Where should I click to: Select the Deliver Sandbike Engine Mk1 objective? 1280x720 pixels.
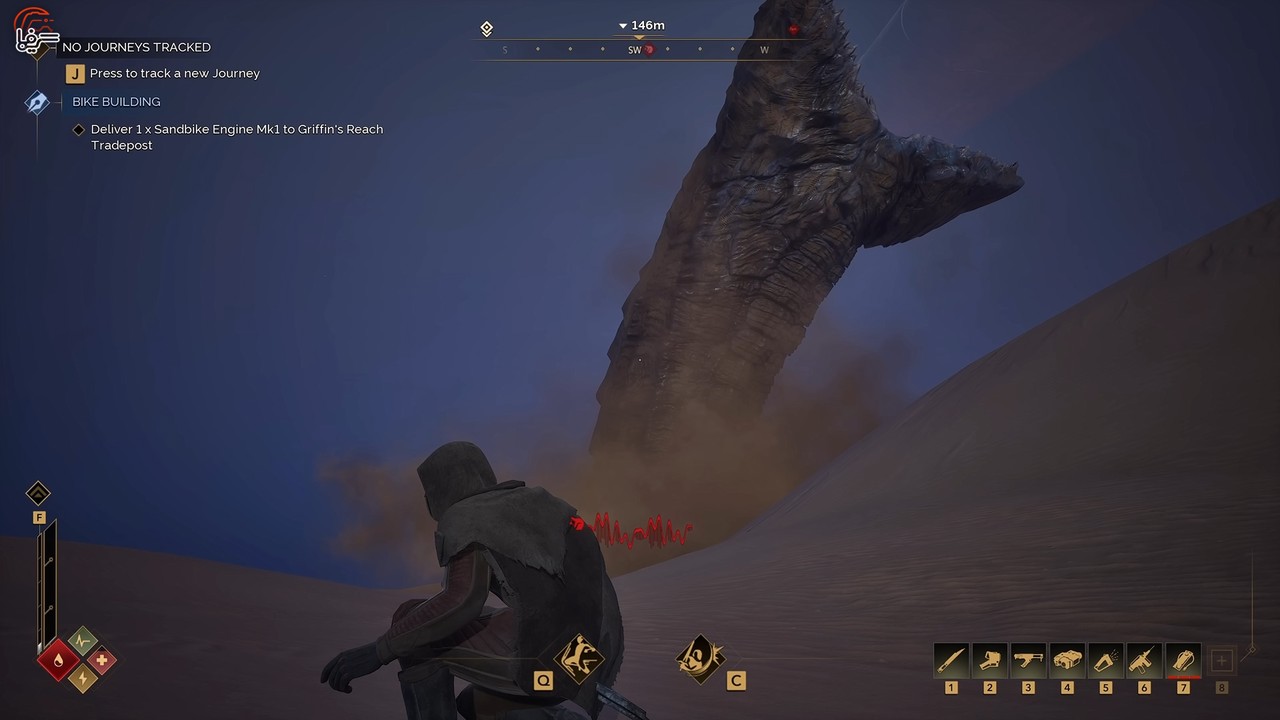(237, 137)
